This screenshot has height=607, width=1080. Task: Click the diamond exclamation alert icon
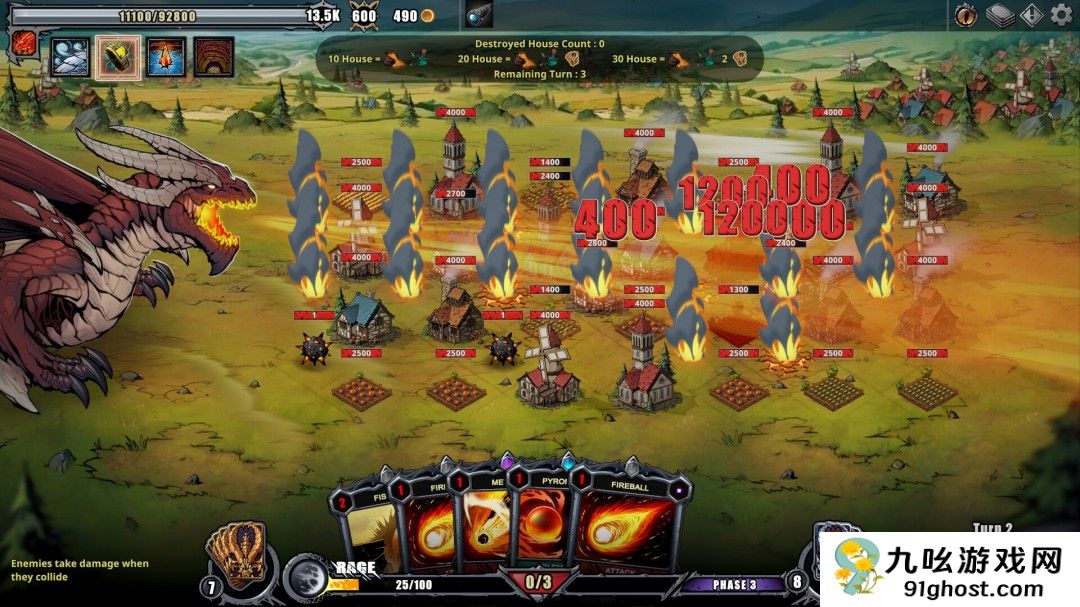point(1031,15)
